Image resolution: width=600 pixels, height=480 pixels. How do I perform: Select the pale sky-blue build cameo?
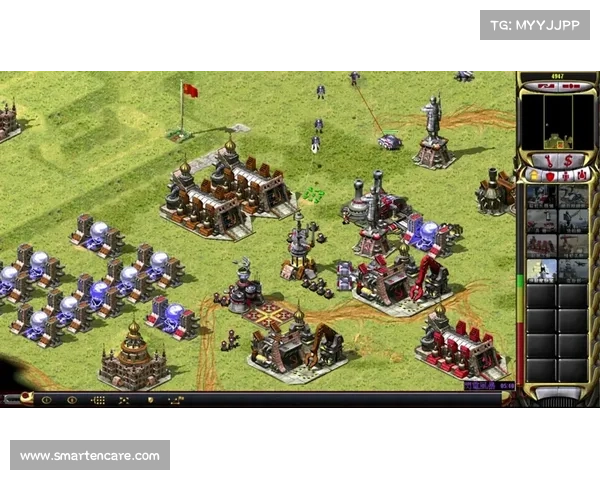(x=542, y=270)
